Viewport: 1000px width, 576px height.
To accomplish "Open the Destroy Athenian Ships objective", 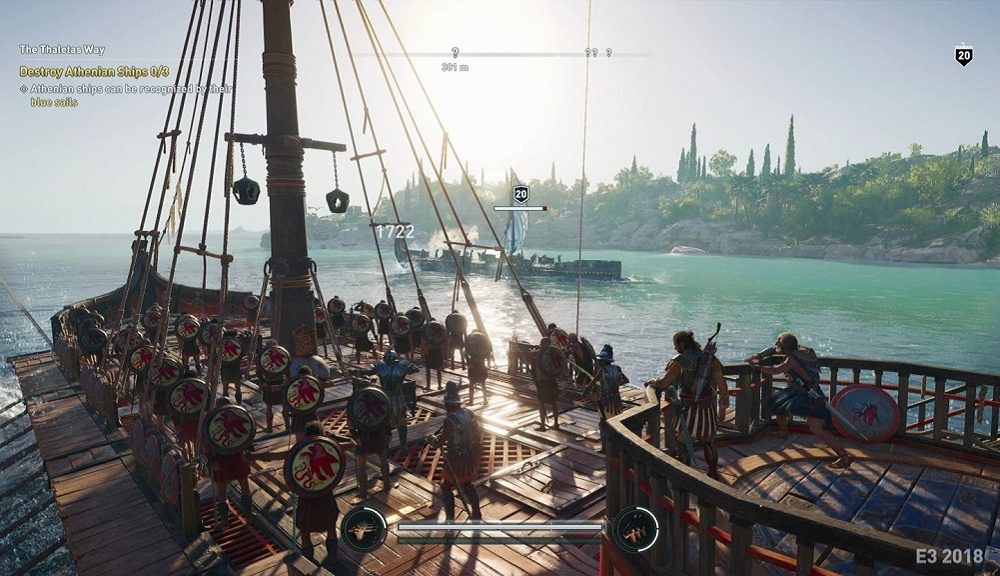I will pyautogui.click(x=94, y=72).
